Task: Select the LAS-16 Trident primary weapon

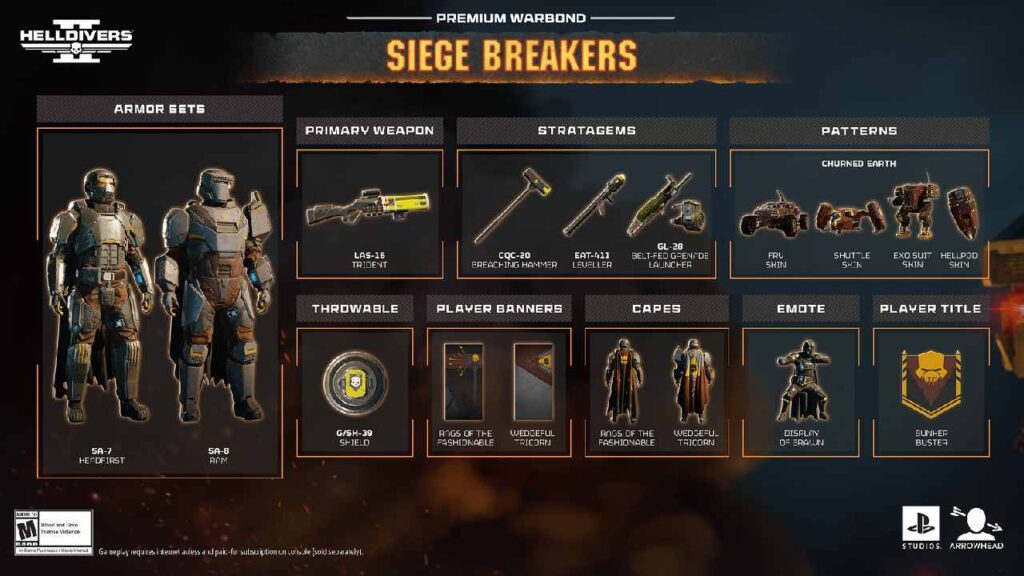Action: click(x=369, y=212)
